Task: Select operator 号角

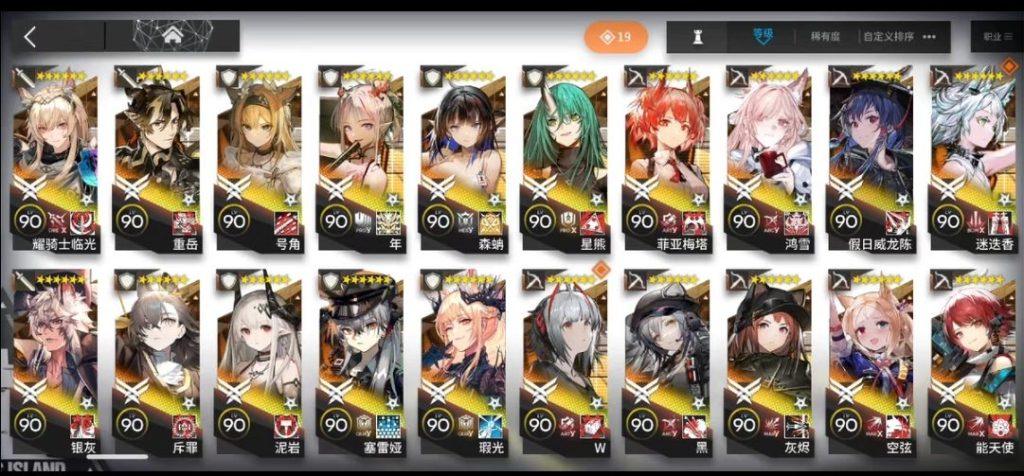Action: click(x=259, y=155)
